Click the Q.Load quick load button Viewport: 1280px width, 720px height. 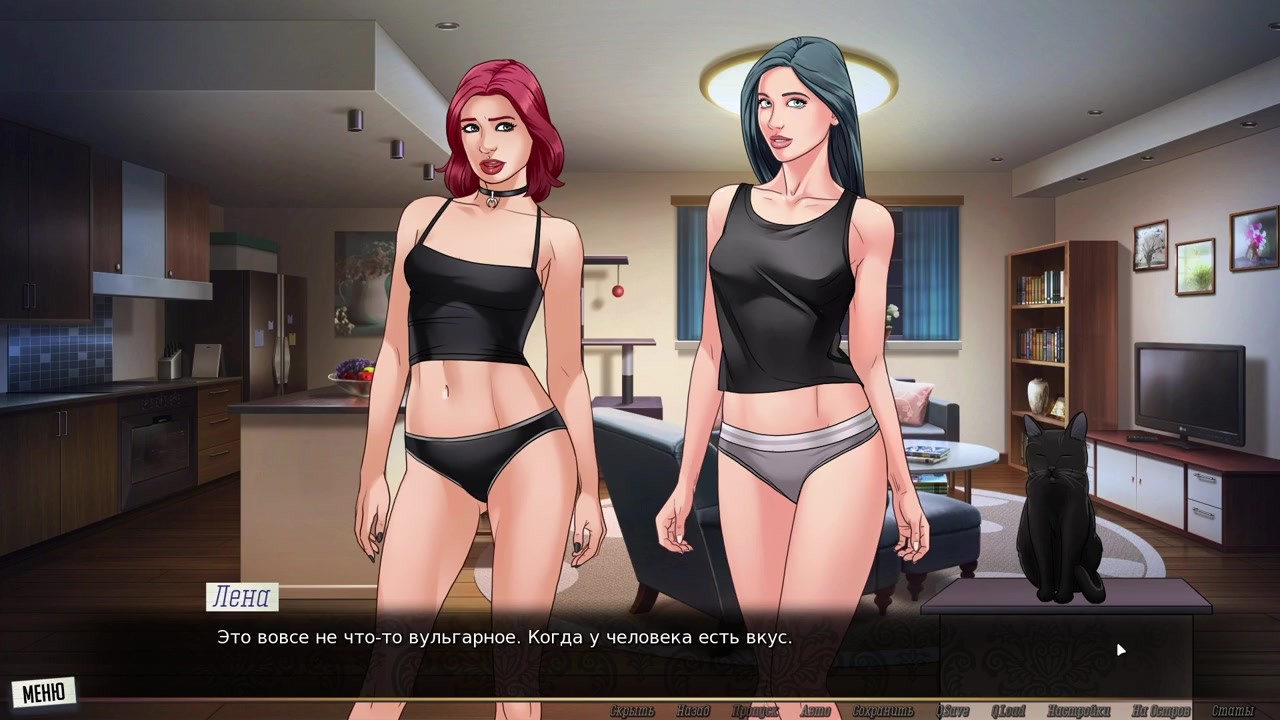tap(1008, 711)
